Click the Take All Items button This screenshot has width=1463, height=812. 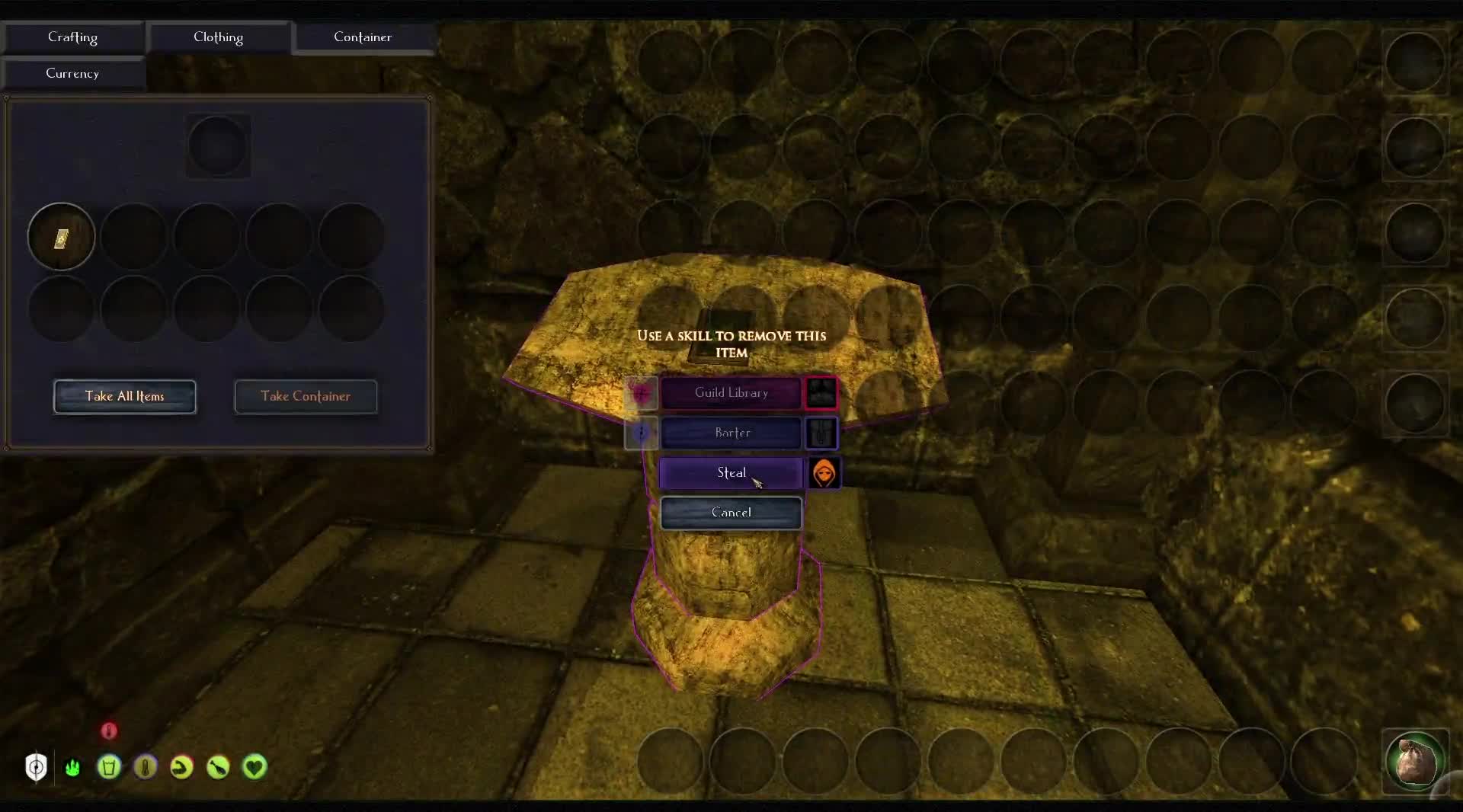[x=124, y=396]
